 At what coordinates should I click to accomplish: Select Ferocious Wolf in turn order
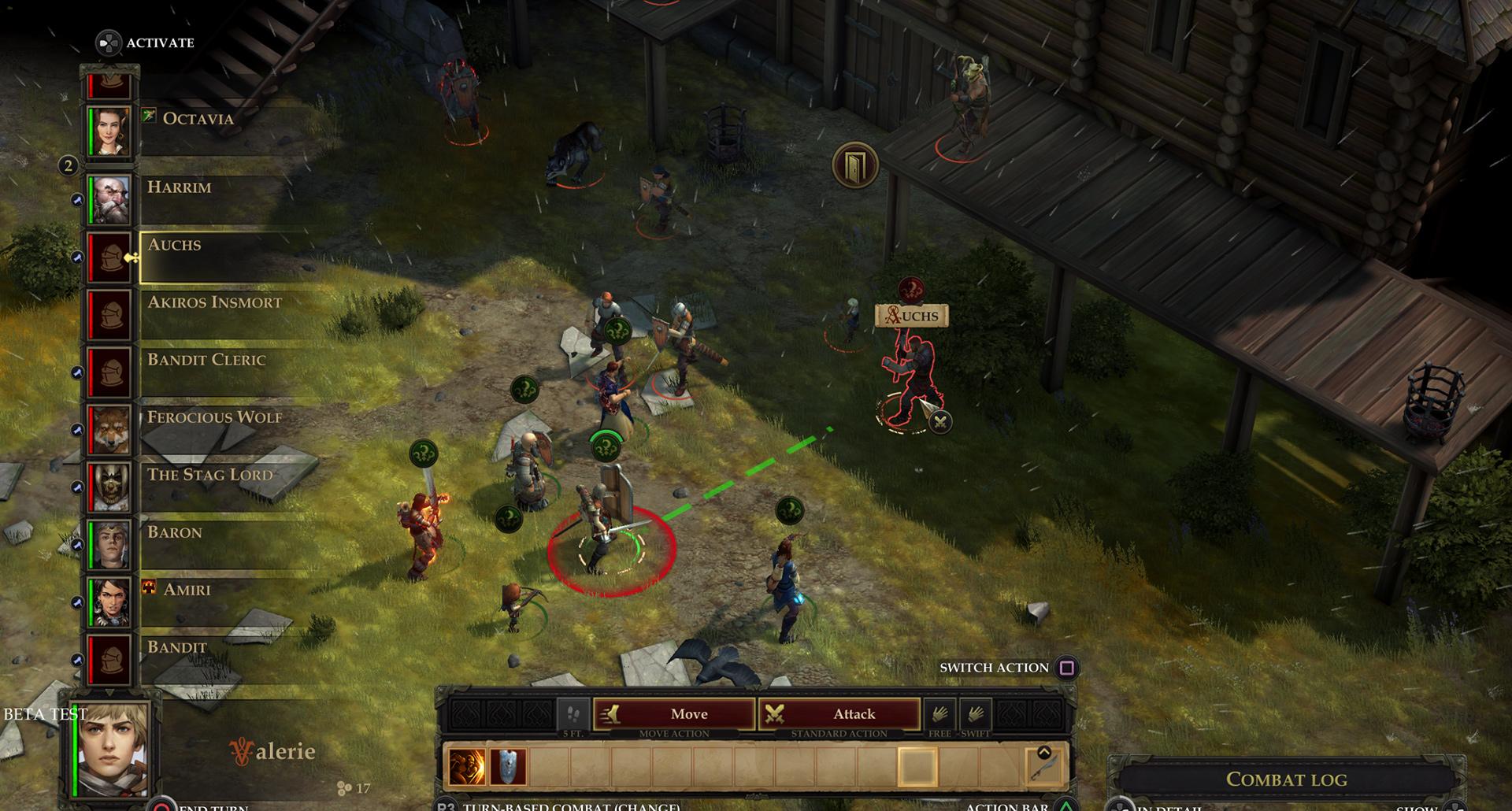pyautogui.click(x=109, y=429)
